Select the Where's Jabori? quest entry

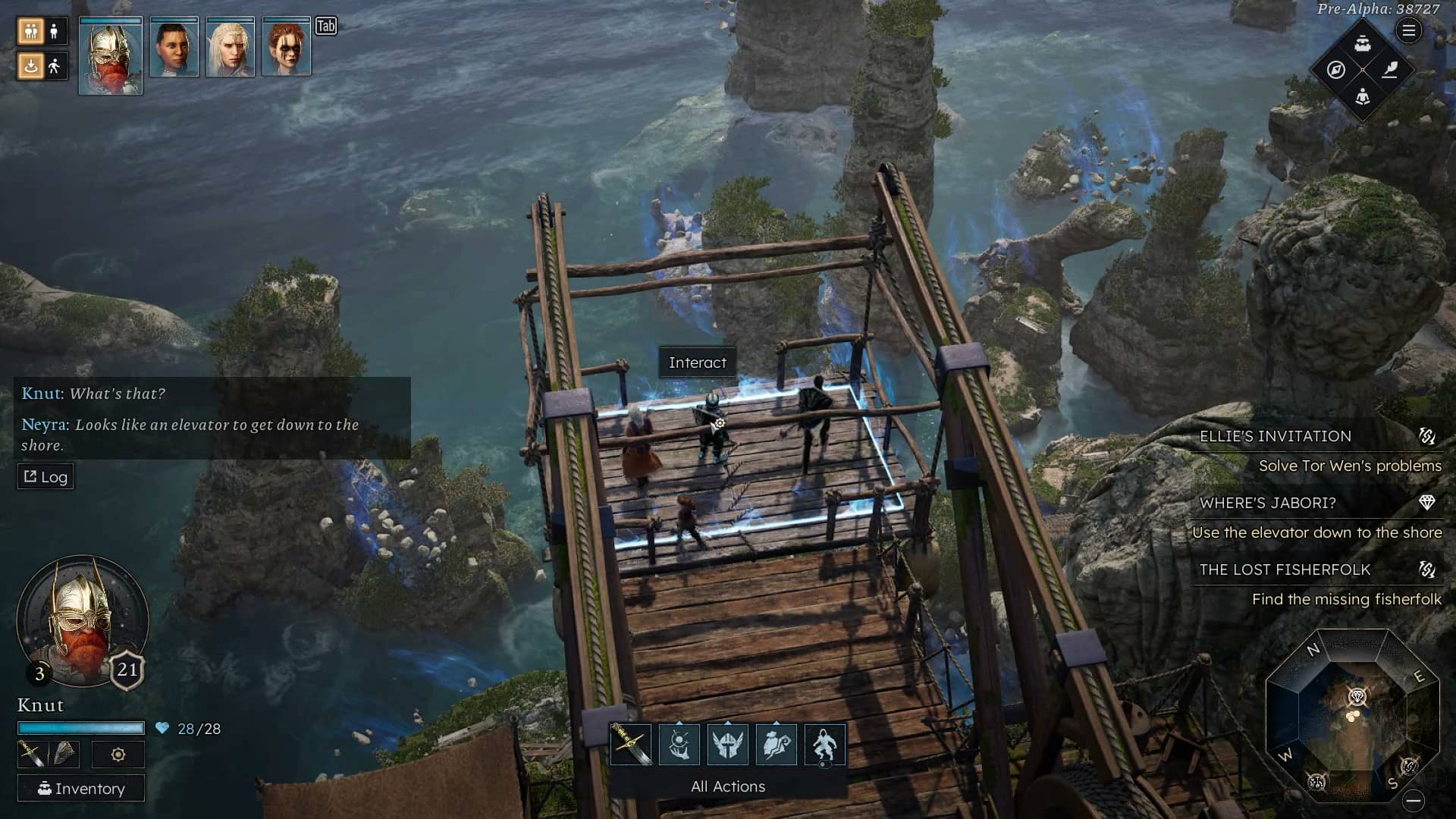1268,503
